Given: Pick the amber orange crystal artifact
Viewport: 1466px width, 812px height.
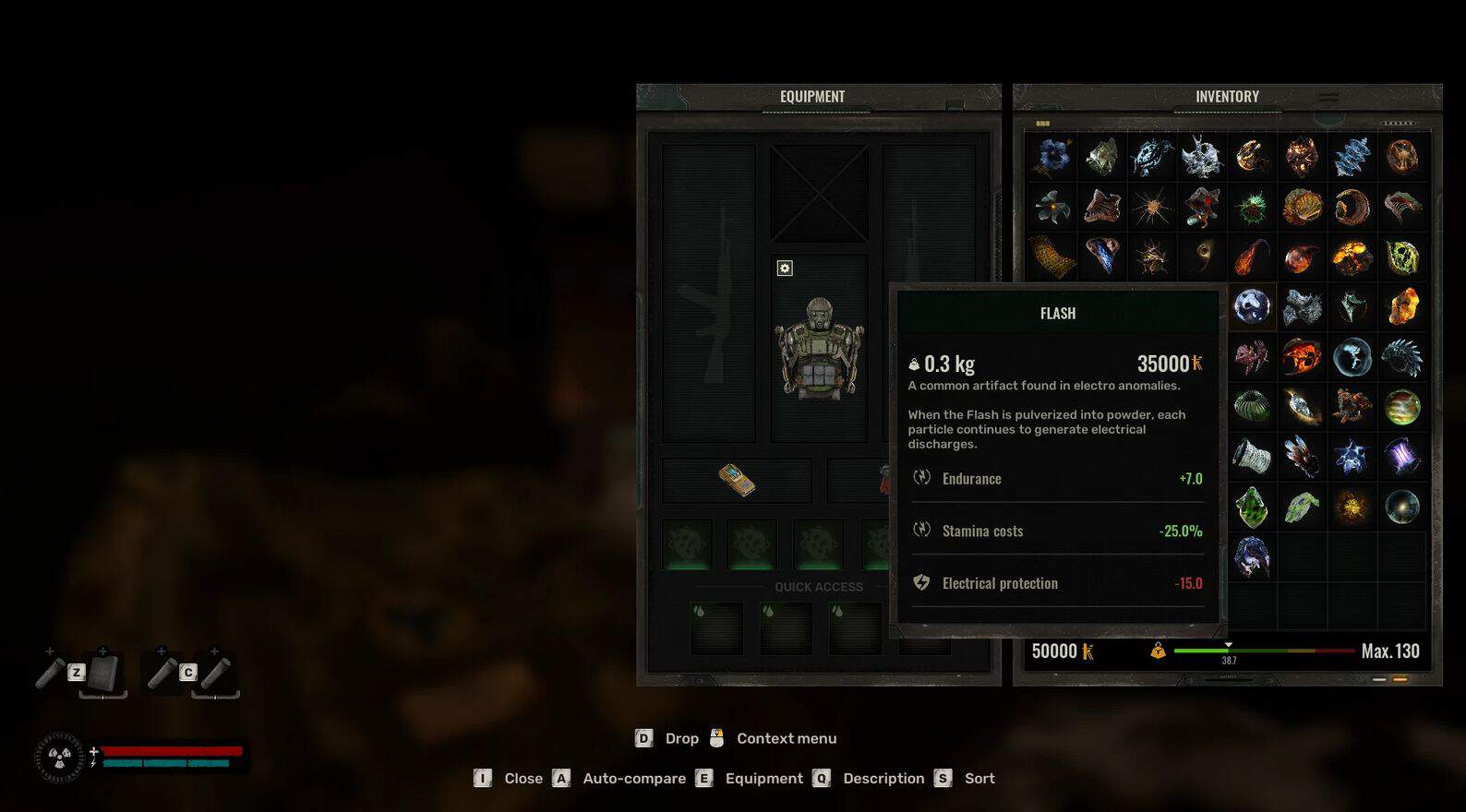Looking at the screenshot, I should [x=1402, y=306].
